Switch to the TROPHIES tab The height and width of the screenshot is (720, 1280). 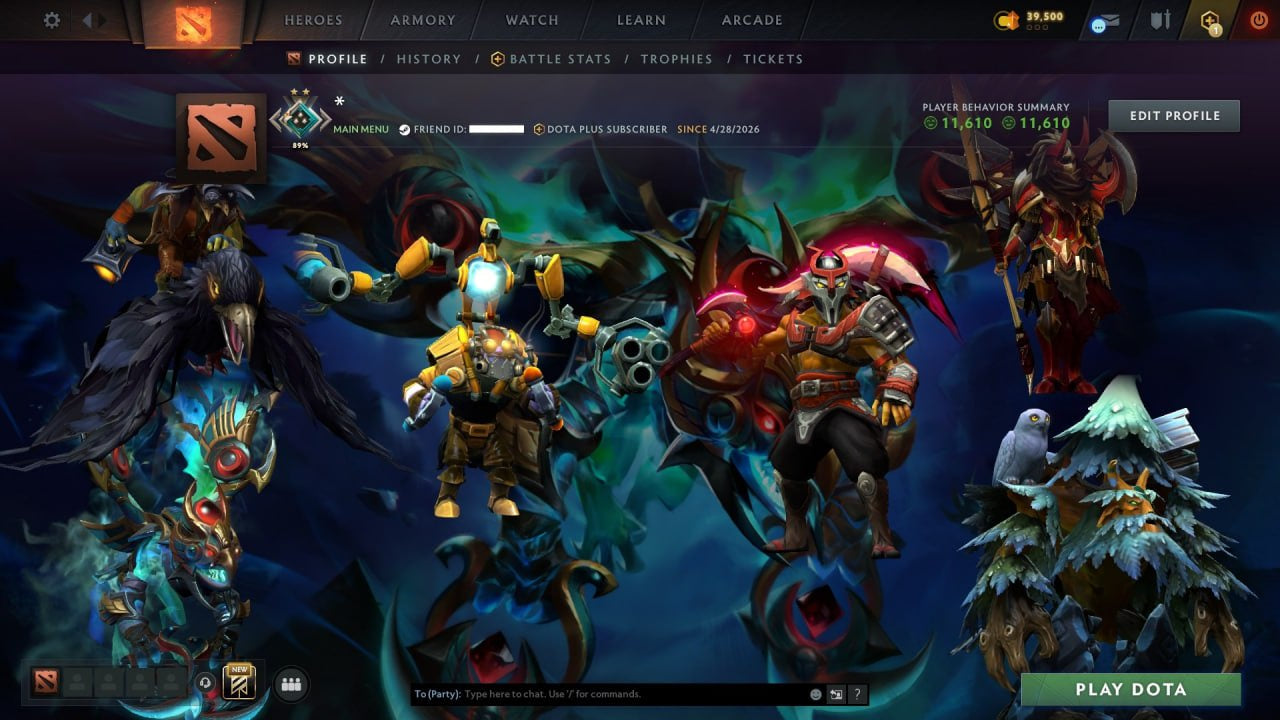[676, 59]
